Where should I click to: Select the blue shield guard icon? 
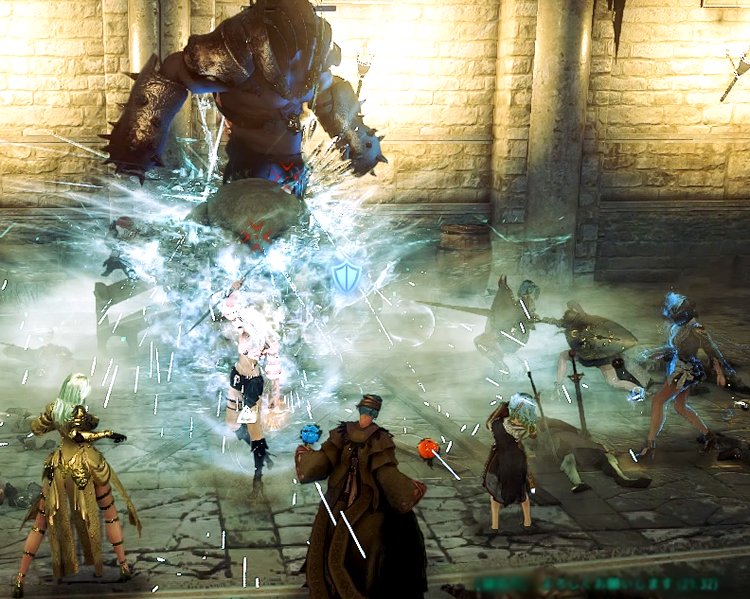pos(346,277)
